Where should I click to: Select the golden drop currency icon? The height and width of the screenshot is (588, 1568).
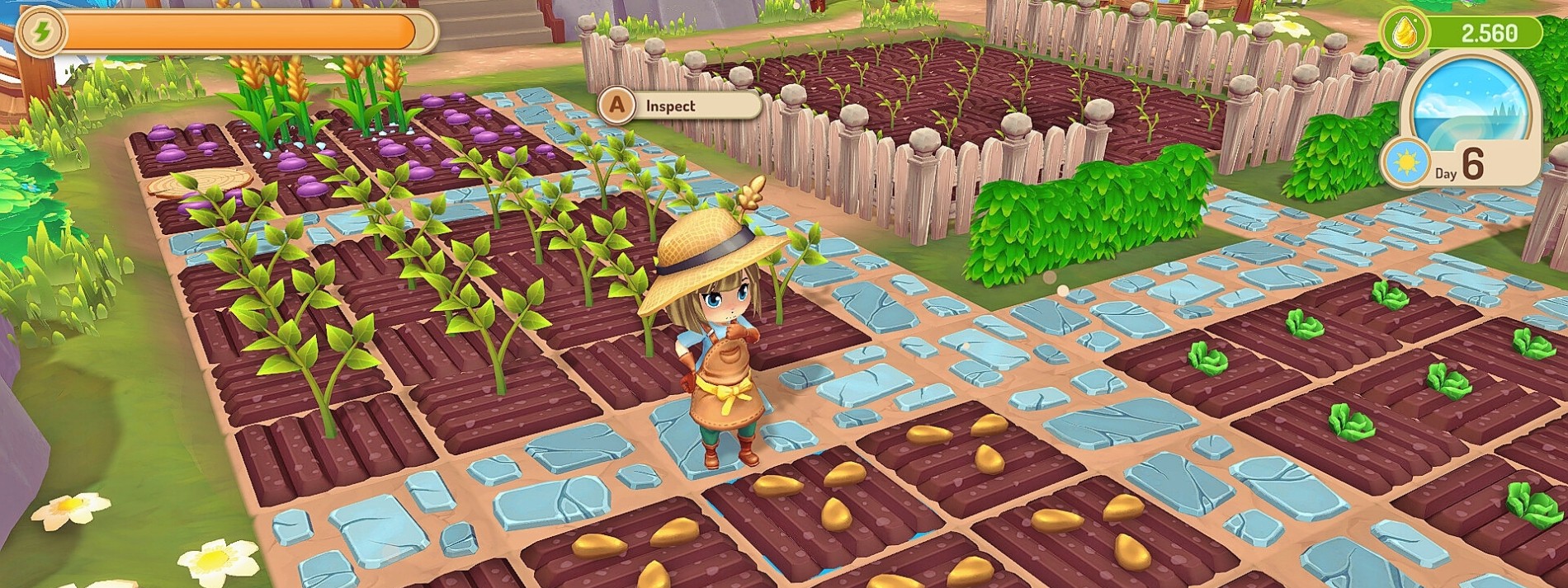pos(1404,33)
